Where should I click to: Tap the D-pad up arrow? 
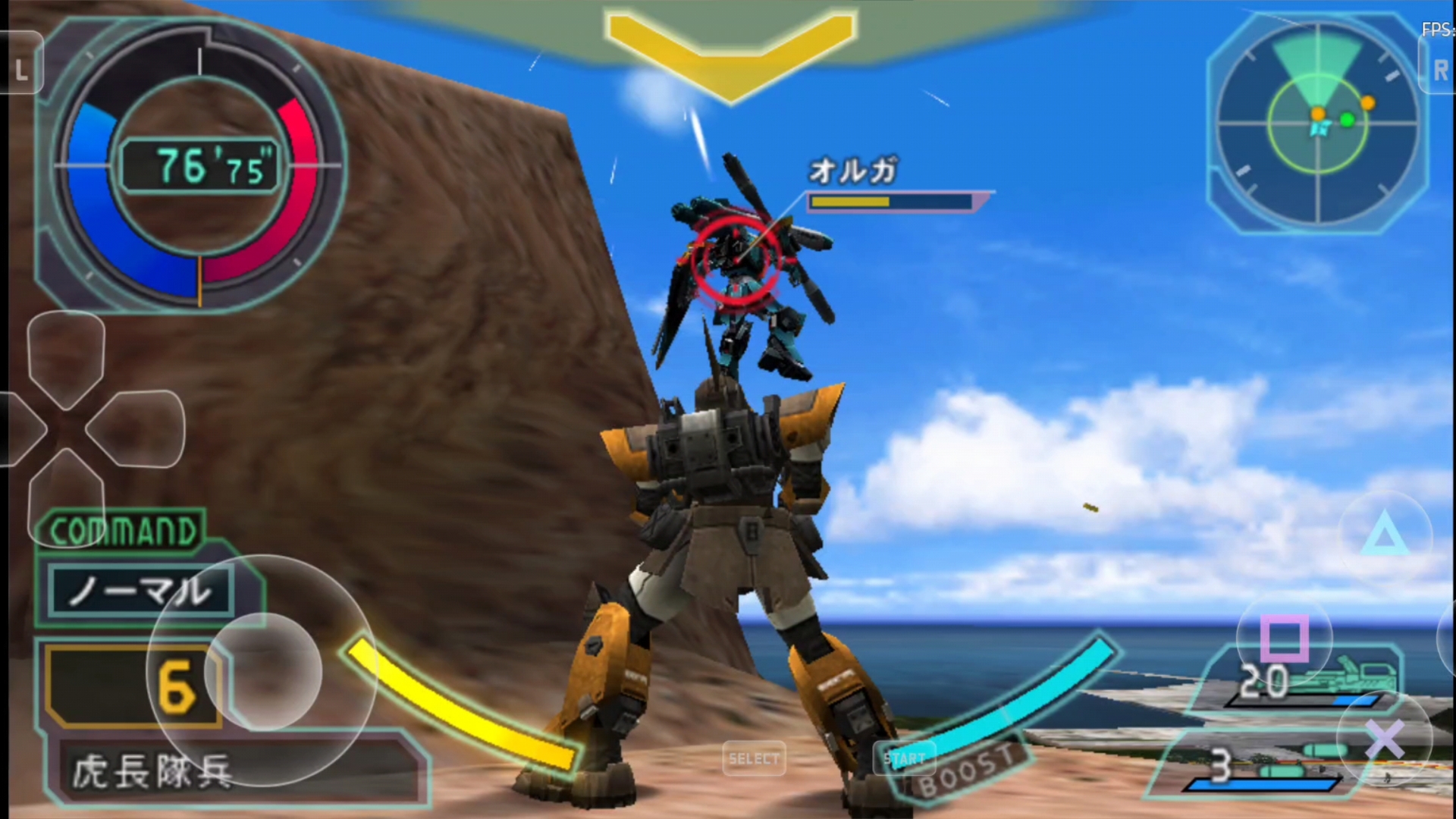(66, 358)
